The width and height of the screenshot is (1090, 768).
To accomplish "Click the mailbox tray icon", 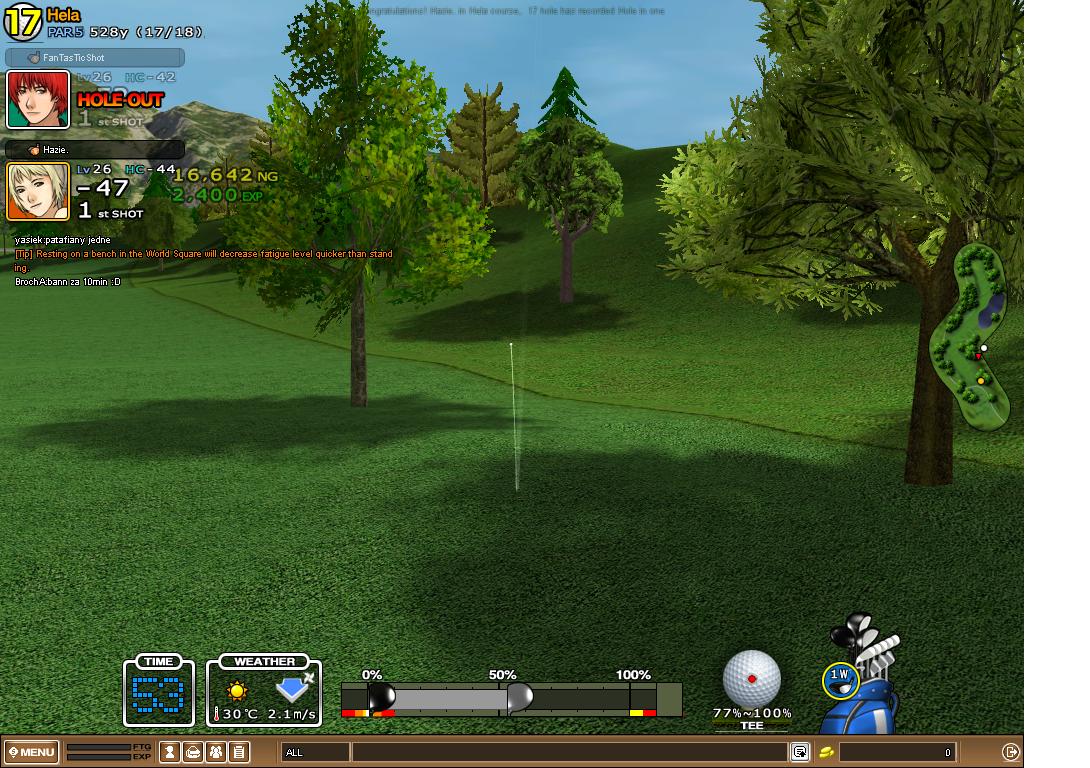I will click(x=193, y=752).
